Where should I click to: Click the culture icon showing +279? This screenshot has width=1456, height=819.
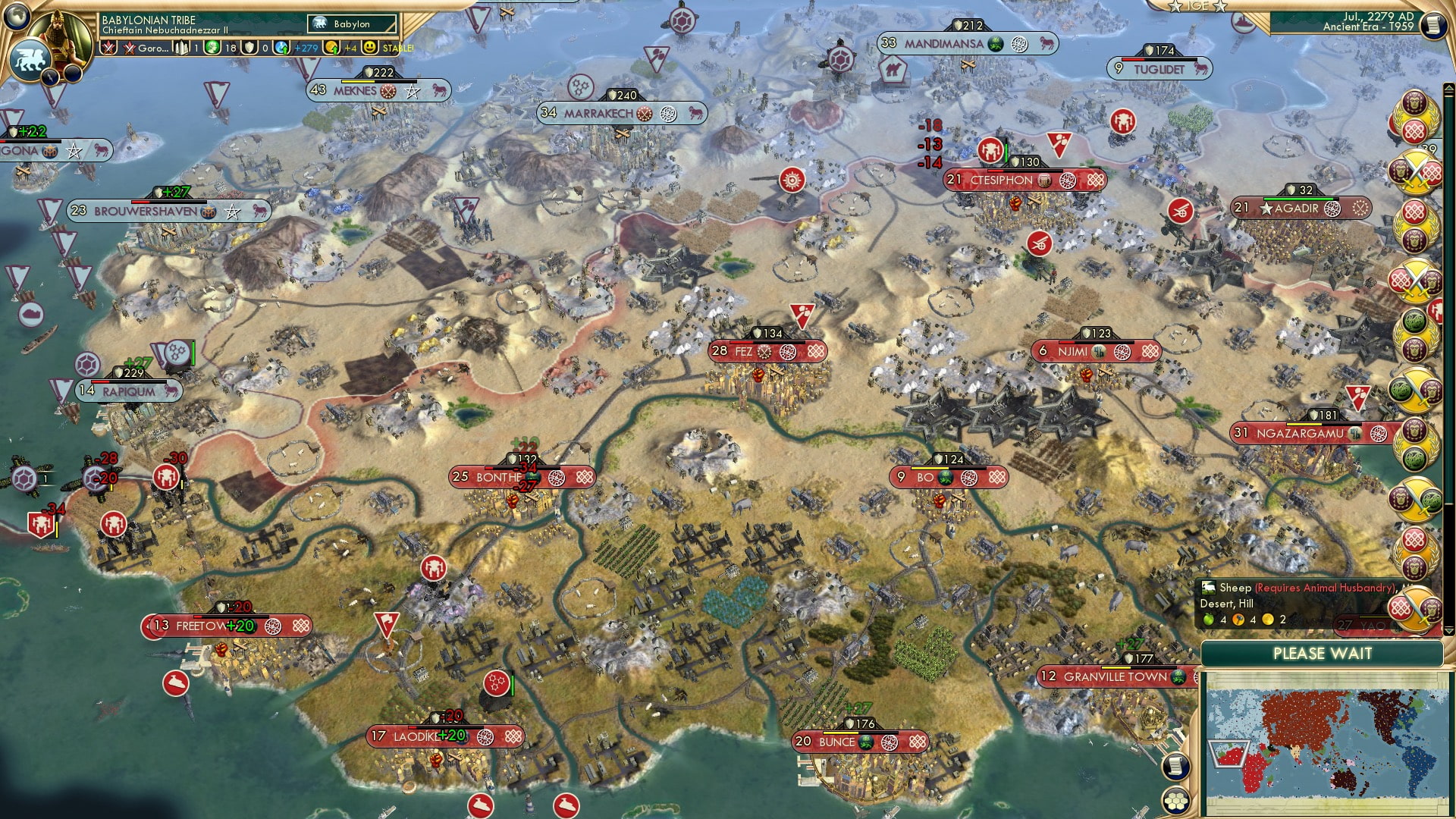(282, 48)
